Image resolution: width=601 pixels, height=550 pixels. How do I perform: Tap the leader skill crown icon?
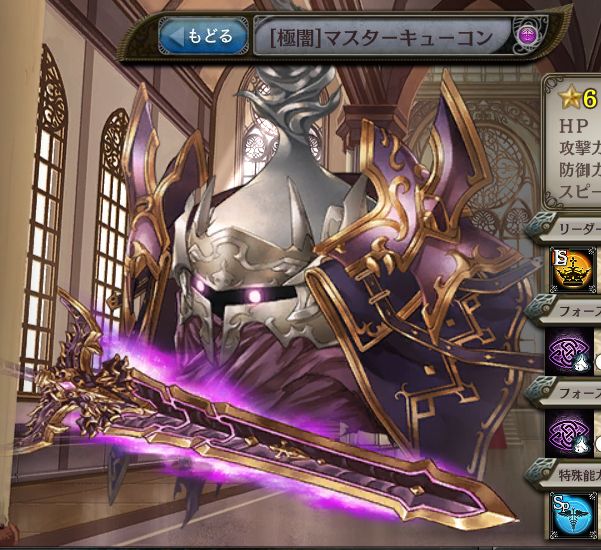click(x=569, y=269)
